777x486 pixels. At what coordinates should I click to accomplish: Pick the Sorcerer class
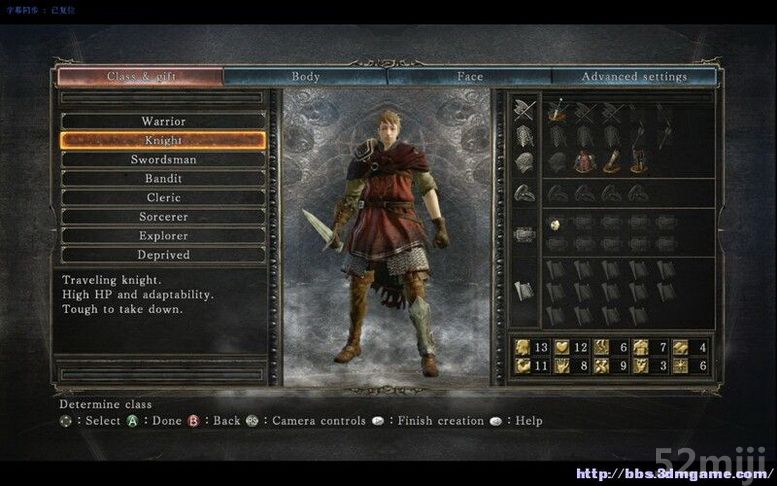(163, 216)
